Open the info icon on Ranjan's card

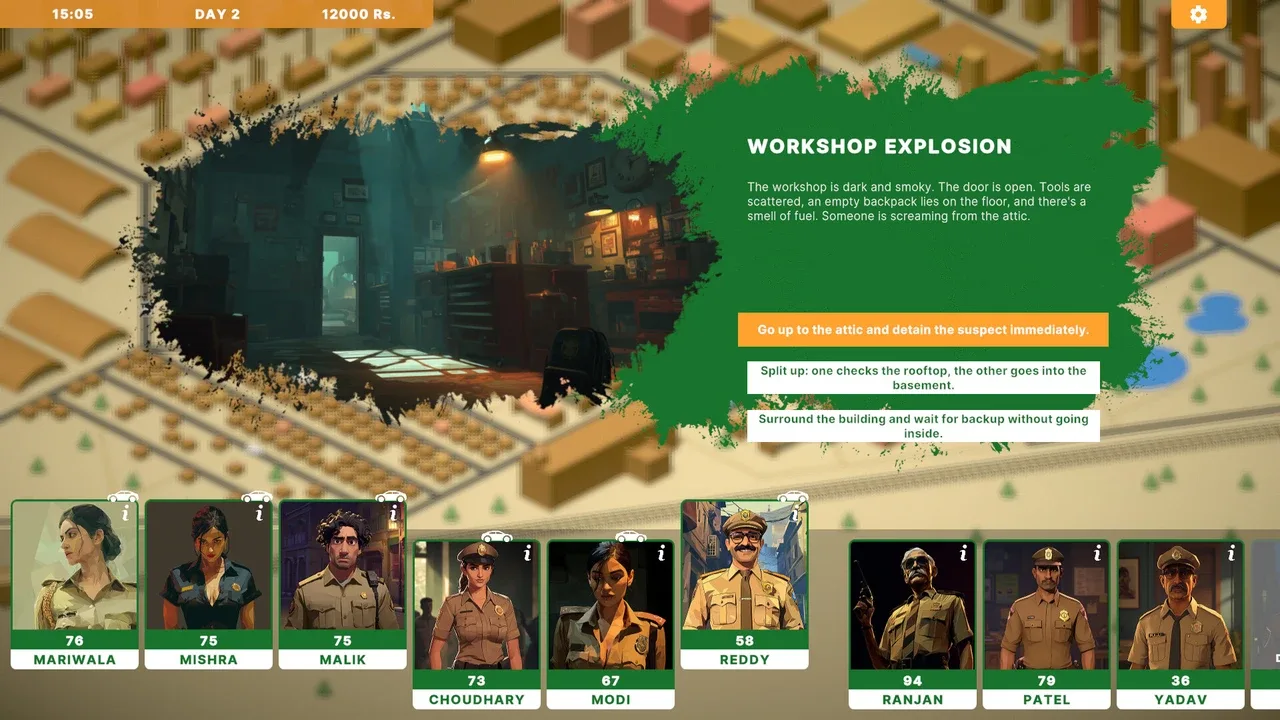coord(963,553)
